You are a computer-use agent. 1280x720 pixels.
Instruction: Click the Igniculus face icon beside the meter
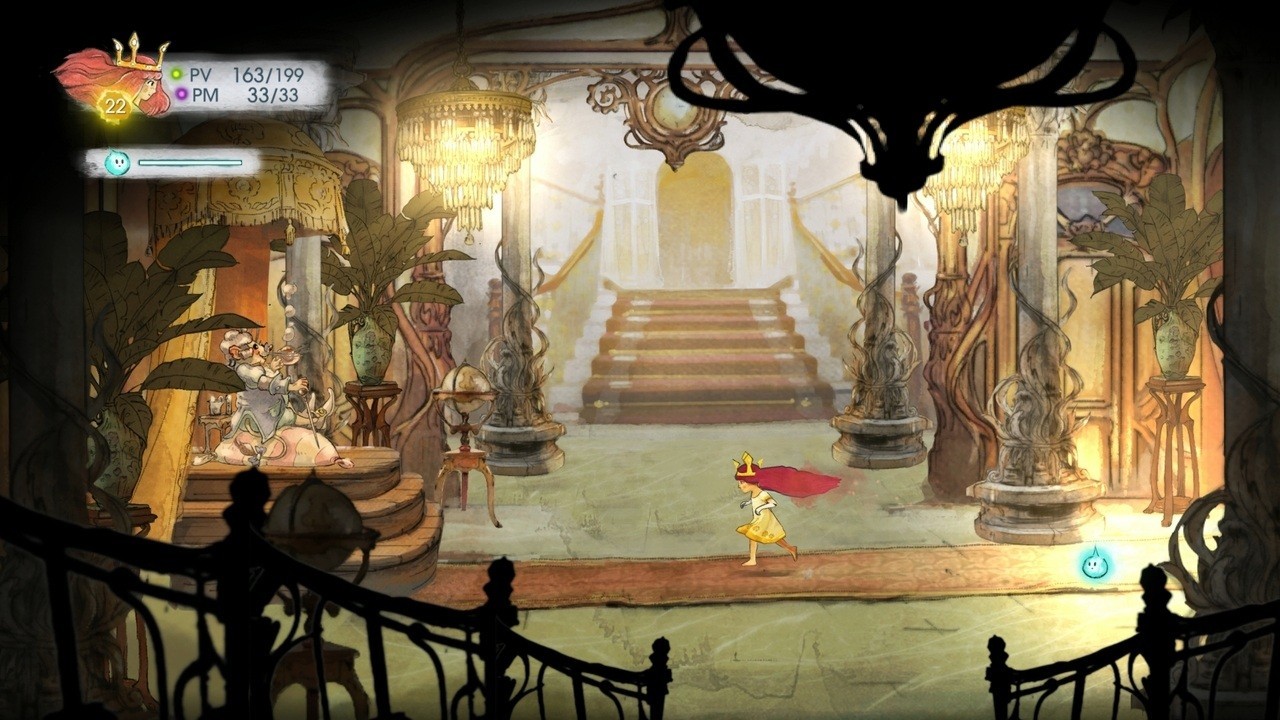pyautogui.click(x=117, y=162)
